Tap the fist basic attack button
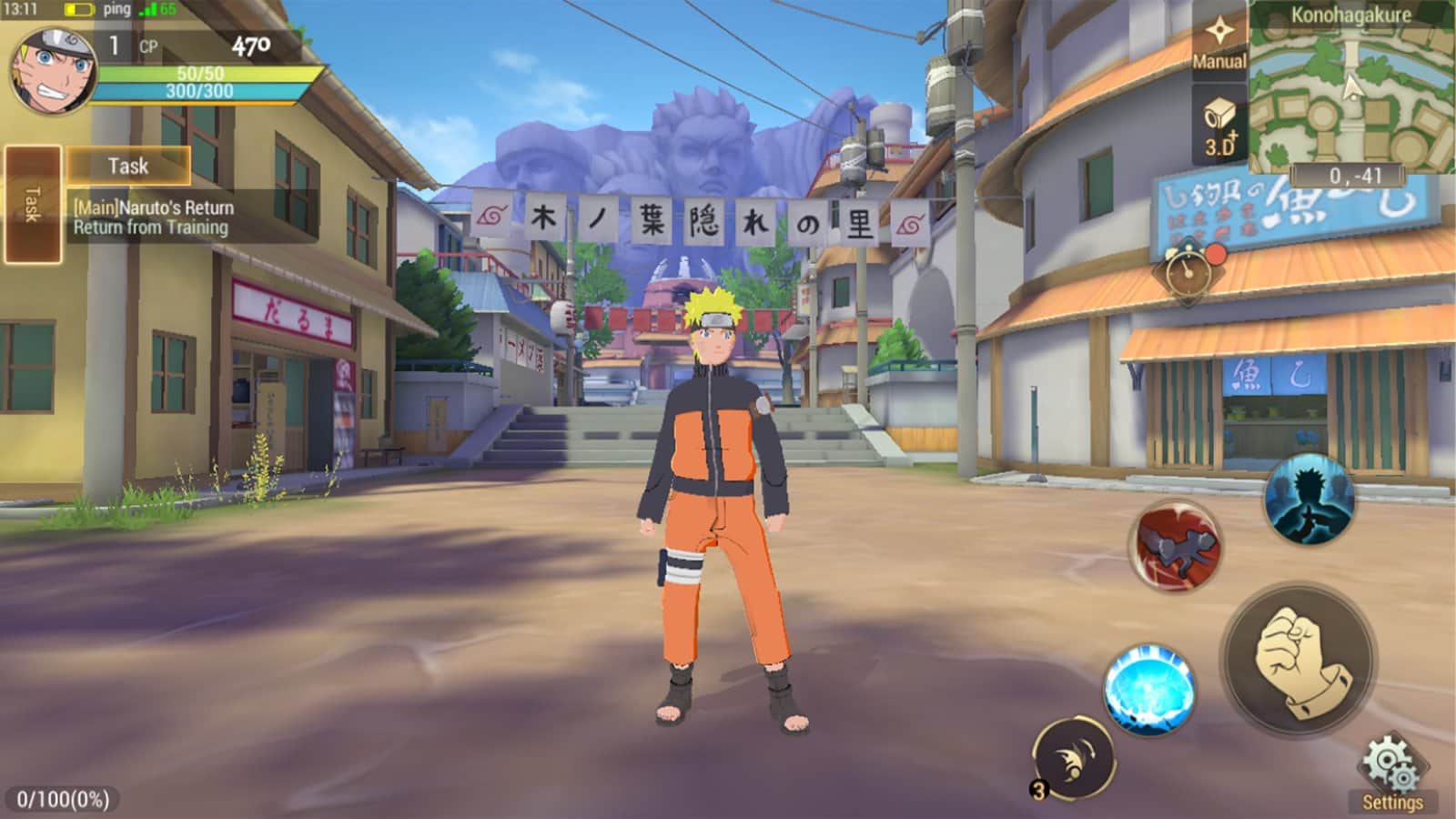This screenshot has height=819, width=1456. click(1299, 658)
